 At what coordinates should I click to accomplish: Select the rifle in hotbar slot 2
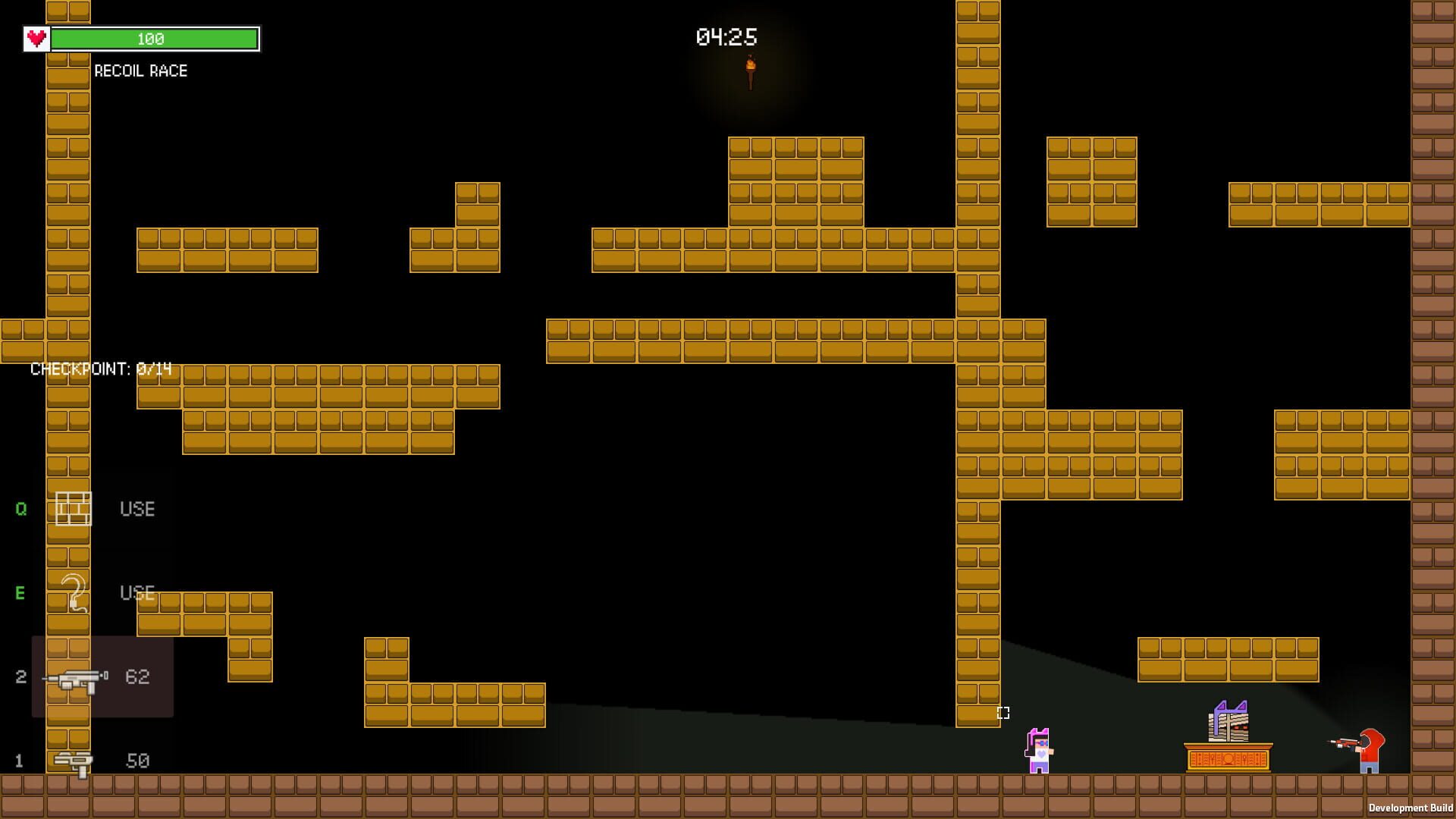(x=76, y=677)
